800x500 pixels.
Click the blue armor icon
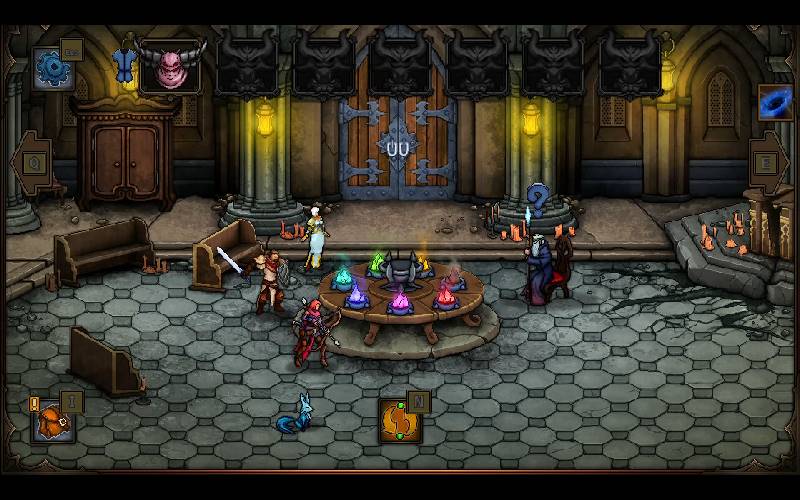point(124,64)
